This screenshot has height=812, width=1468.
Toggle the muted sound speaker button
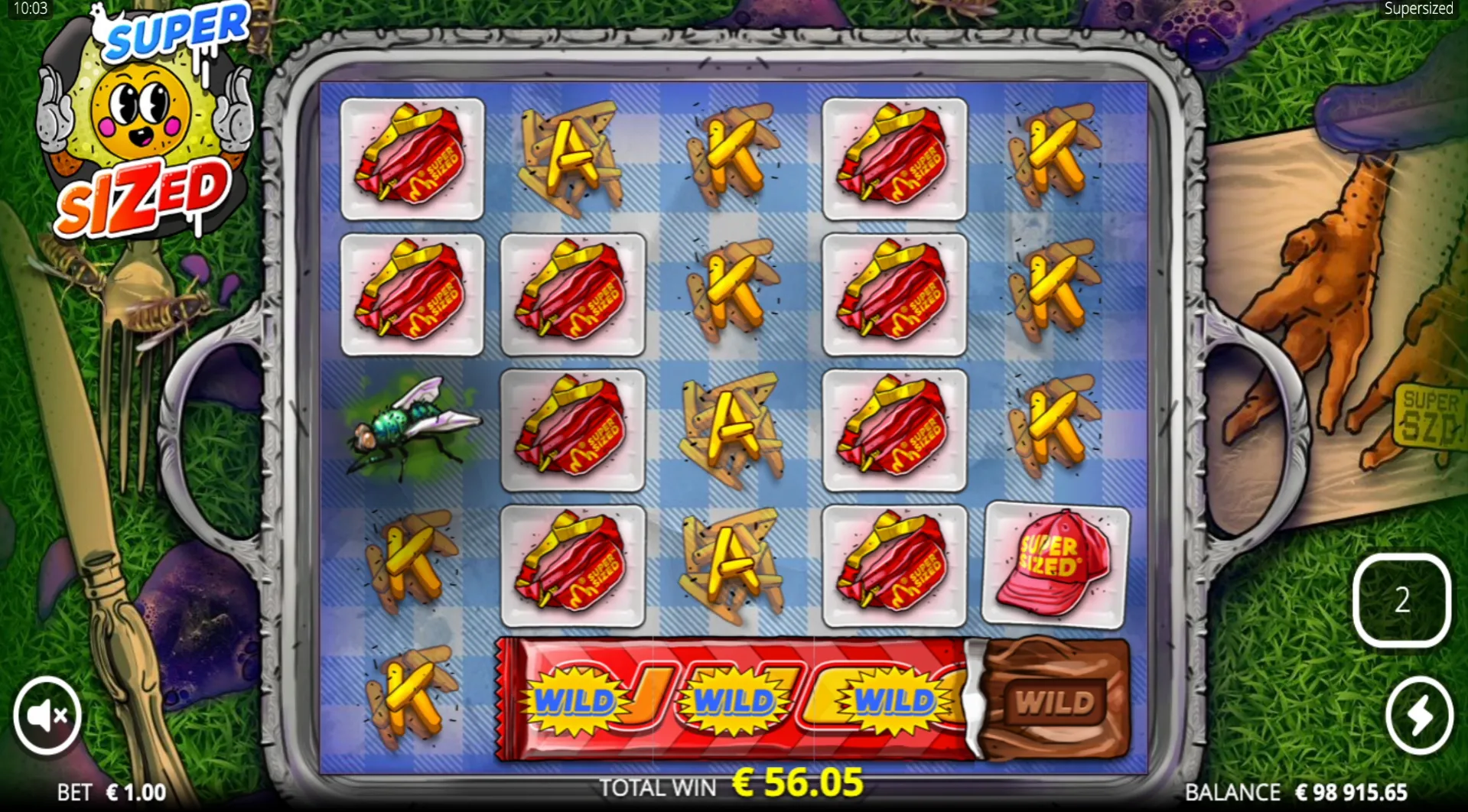pyautogui.click(x=47, y=716)
